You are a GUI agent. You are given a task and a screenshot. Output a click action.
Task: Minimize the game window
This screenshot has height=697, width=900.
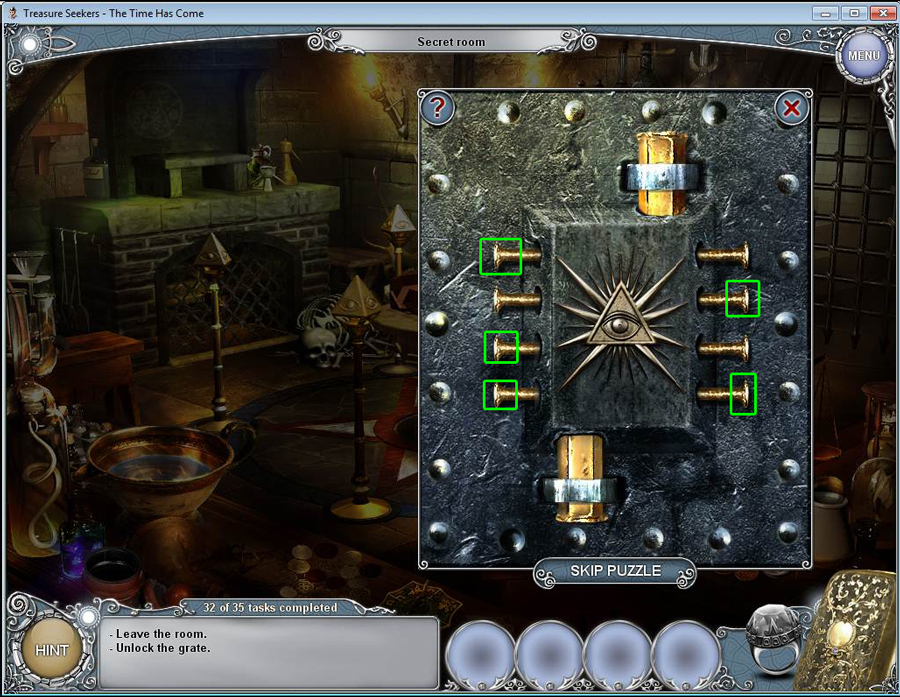[x=827, y=13]
